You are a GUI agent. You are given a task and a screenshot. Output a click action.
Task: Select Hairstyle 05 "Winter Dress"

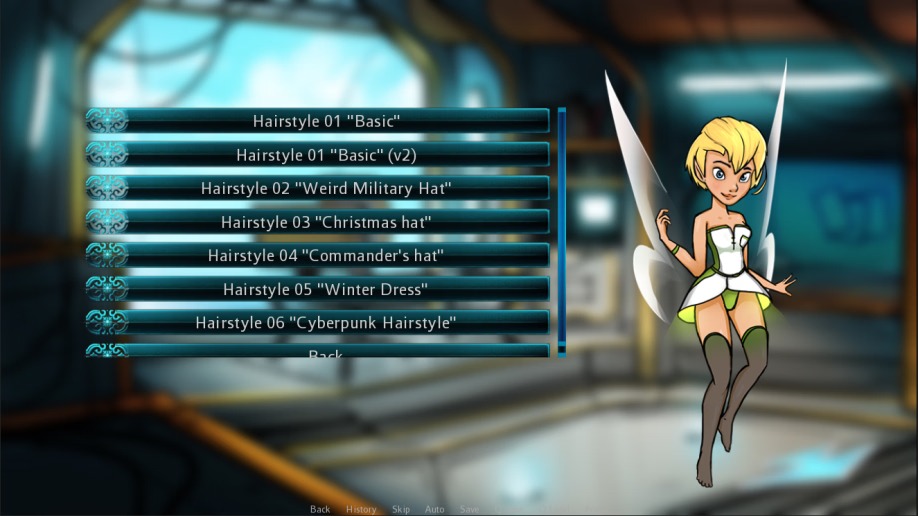[x=326, y=289]
